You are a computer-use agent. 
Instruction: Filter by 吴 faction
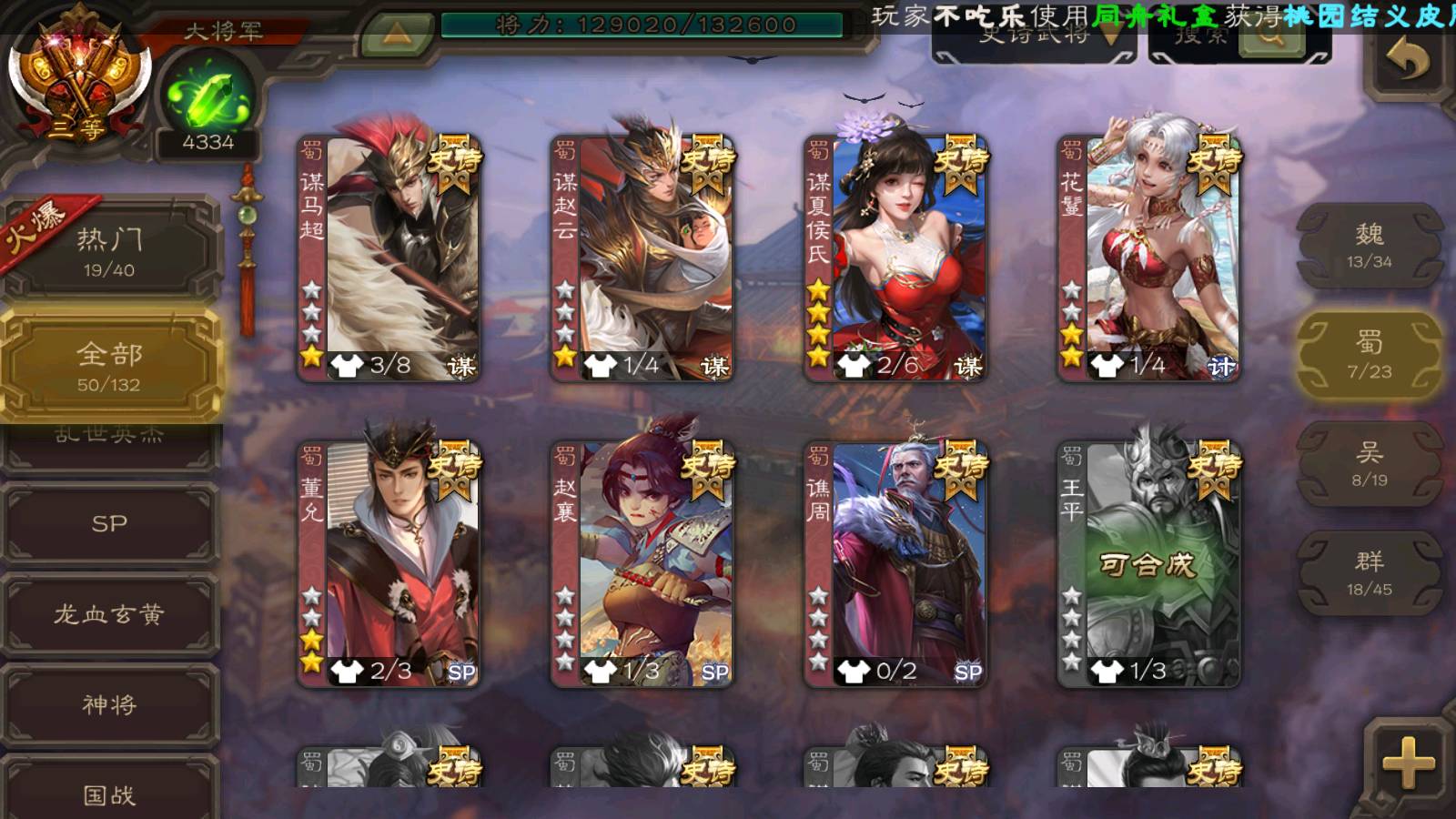(x=1369, y=464)
